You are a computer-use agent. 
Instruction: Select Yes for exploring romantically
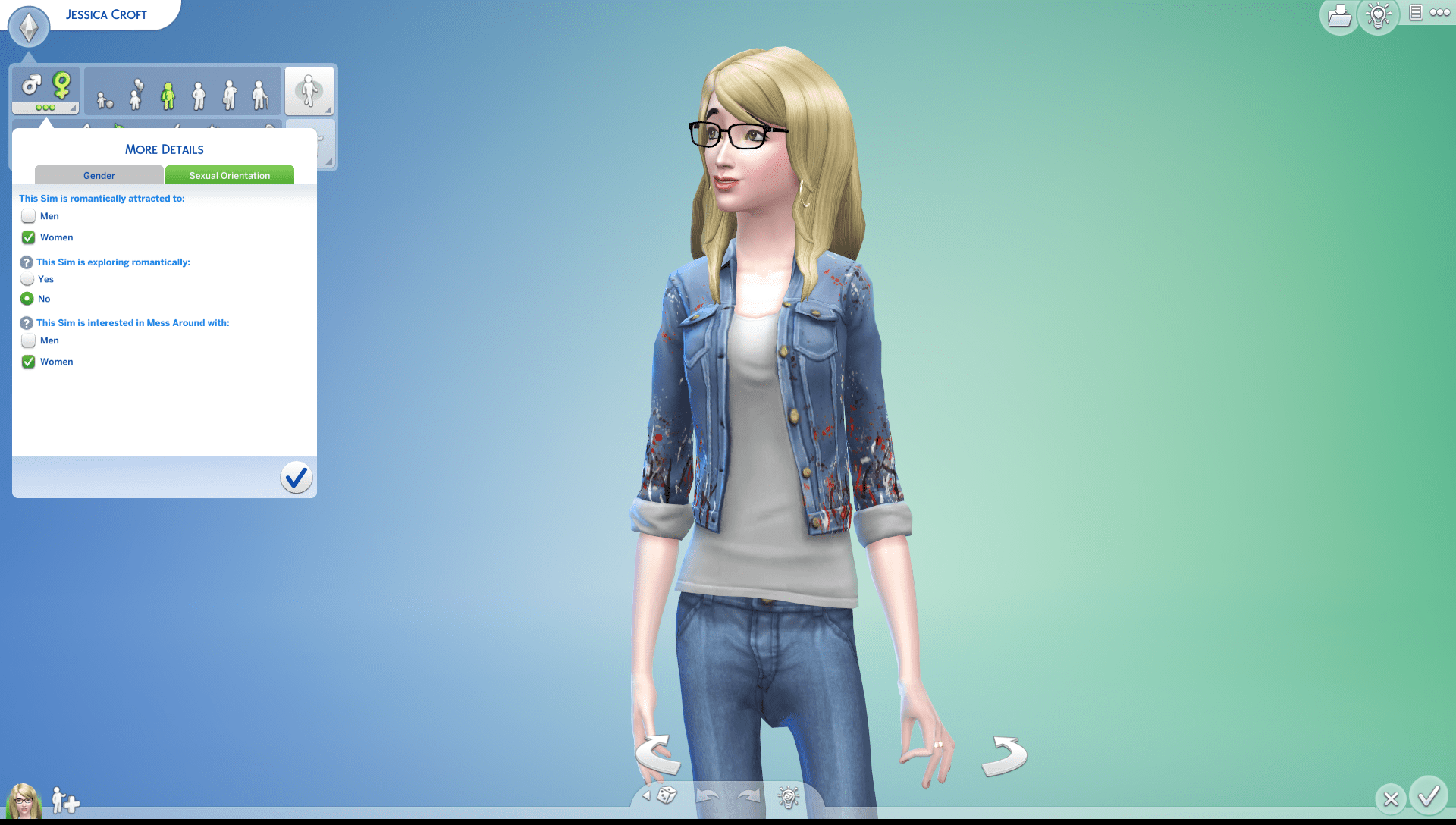[28, 279]
